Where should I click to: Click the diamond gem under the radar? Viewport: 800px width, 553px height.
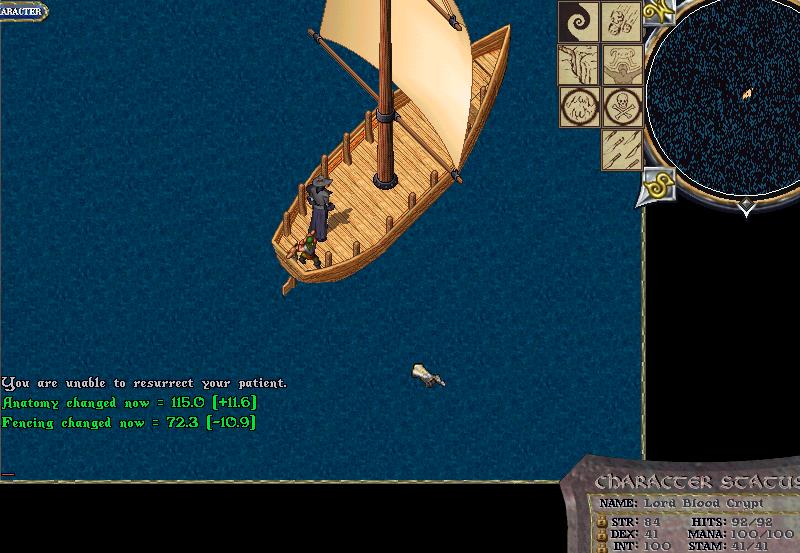click(748, 207)
